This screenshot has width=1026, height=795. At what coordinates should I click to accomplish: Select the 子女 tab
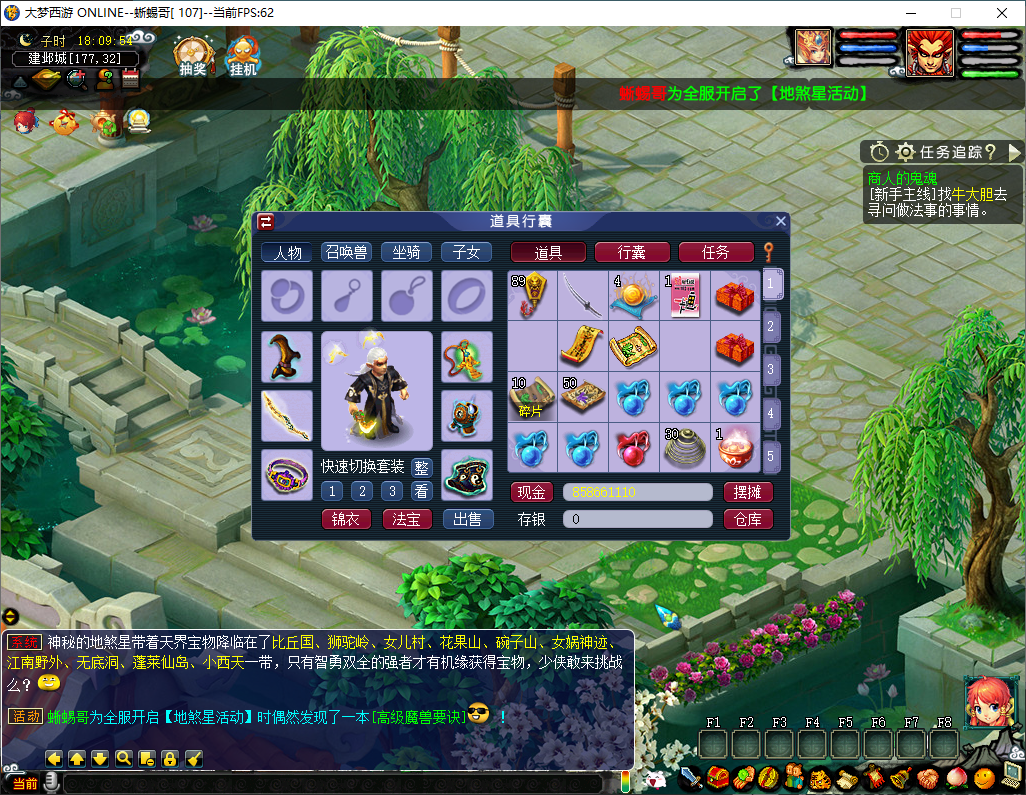click(466, 252)
